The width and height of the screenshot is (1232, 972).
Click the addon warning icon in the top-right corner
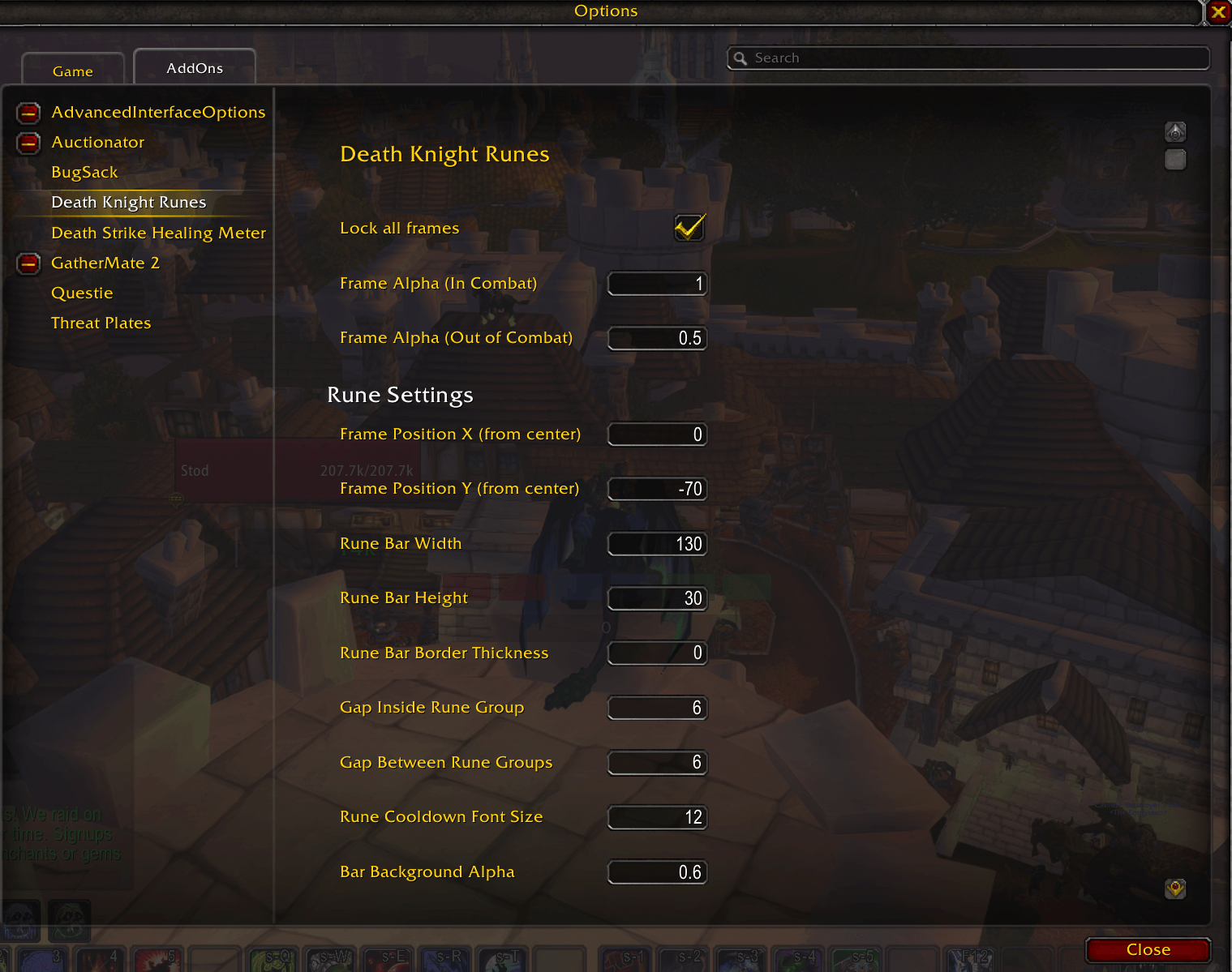tap(1175, 131)
